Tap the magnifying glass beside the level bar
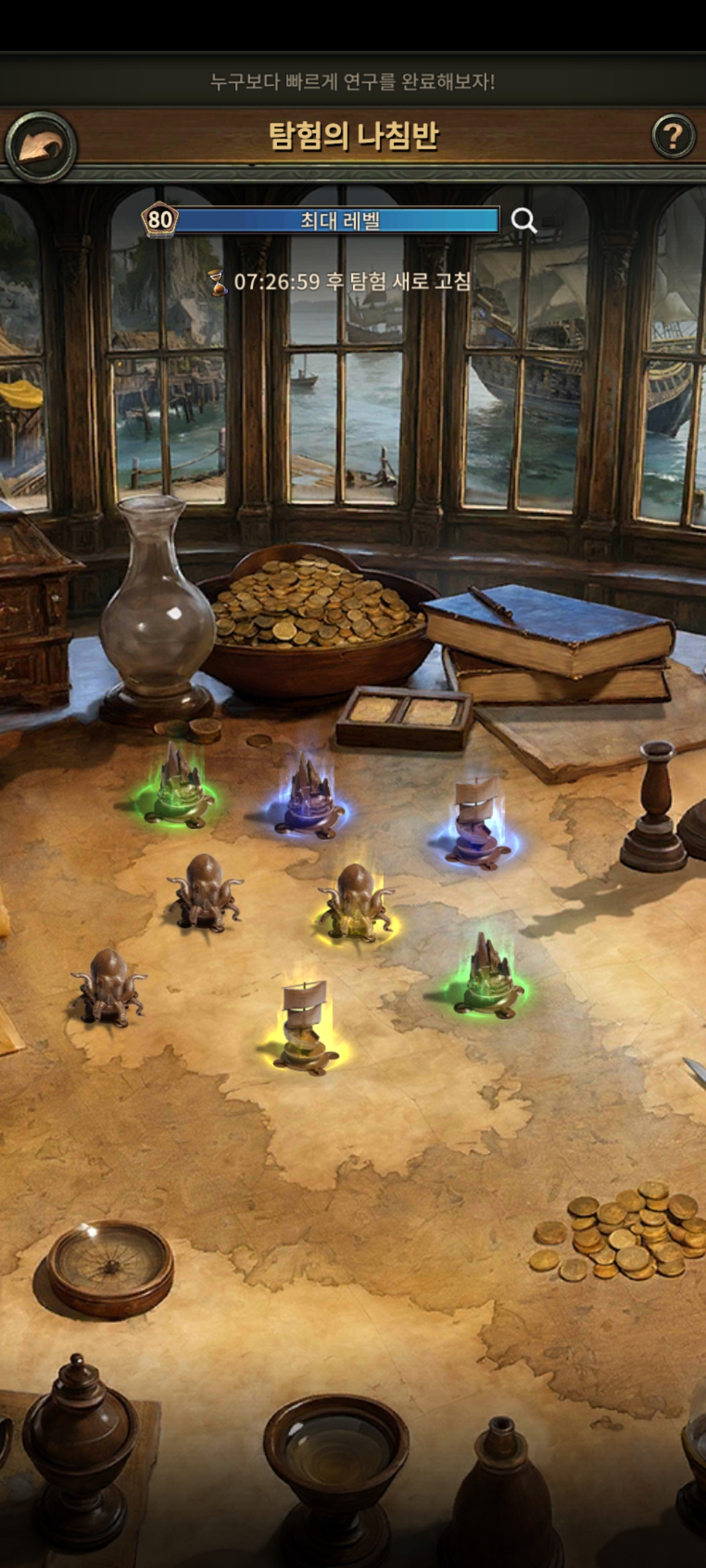 pyautogui.click(x=524, y=221)
